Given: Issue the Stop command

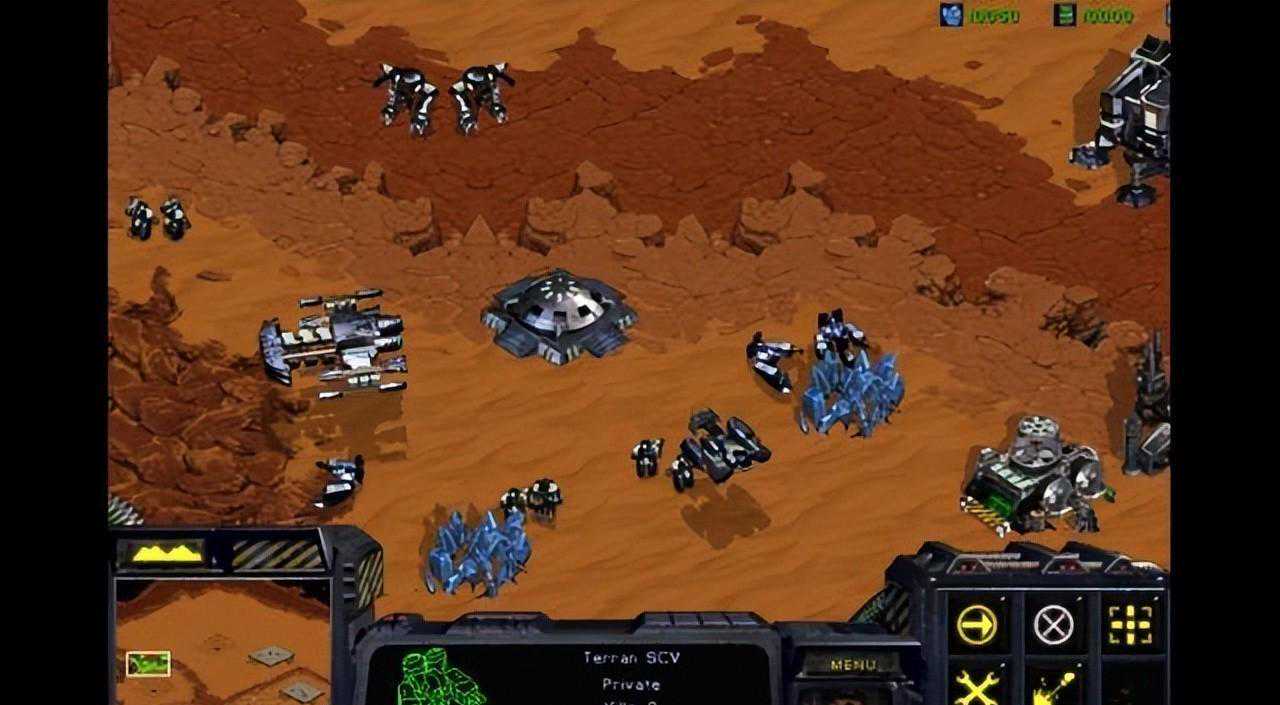Looking at the screenshot, I should pos(1053,625).
